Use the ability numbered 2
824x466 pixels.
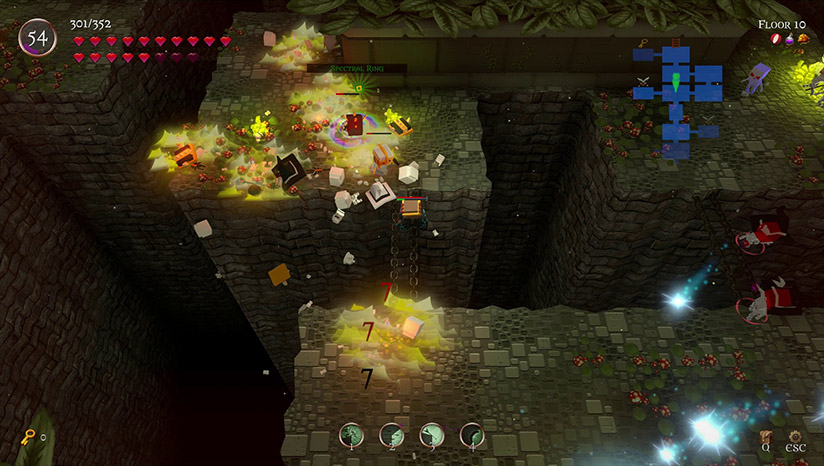tap(391, 435)
